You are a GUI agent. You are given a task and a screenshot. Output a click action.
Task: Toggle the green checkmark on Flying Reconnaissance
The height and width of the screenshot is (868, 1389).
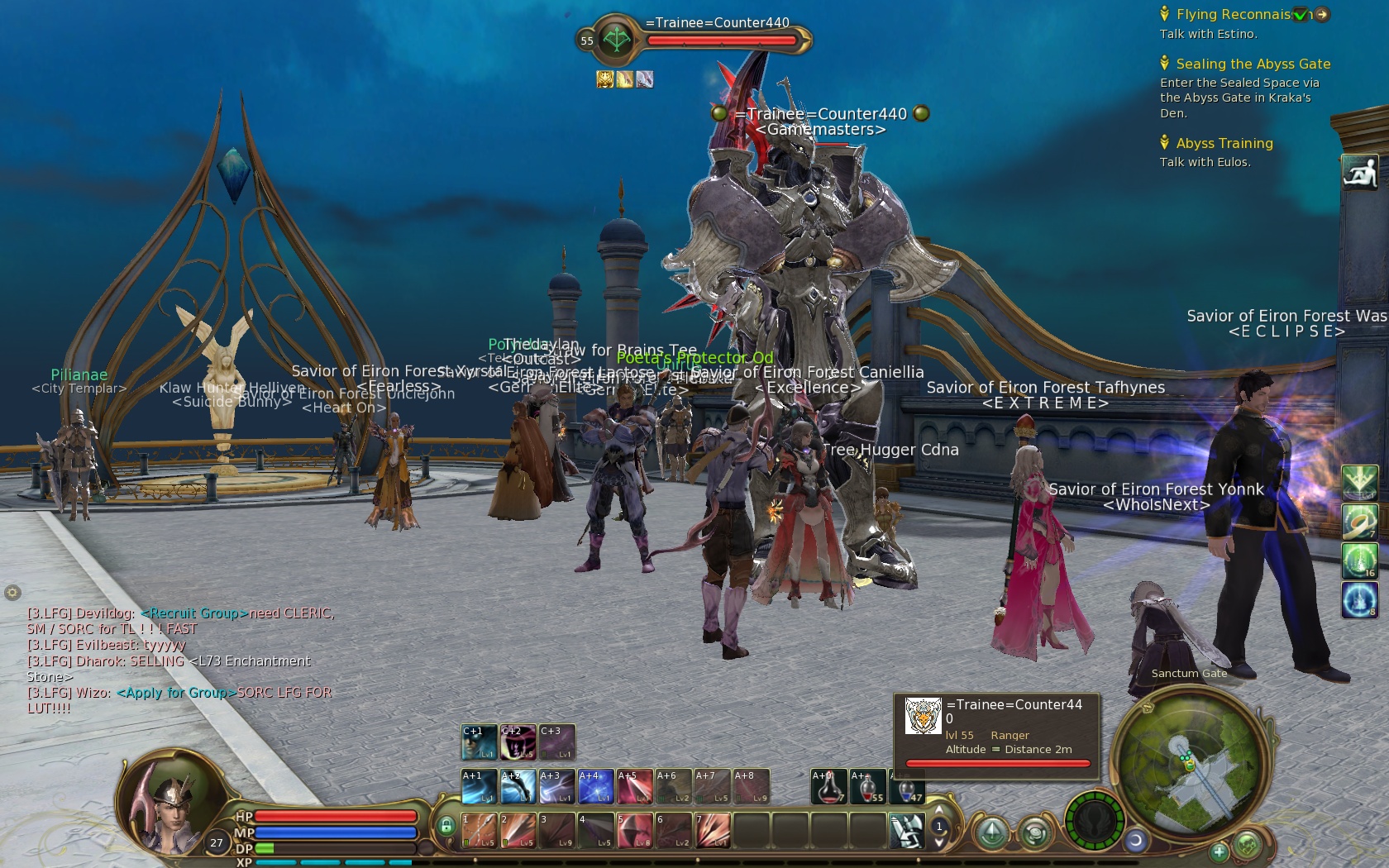(x=1301, y=14)
